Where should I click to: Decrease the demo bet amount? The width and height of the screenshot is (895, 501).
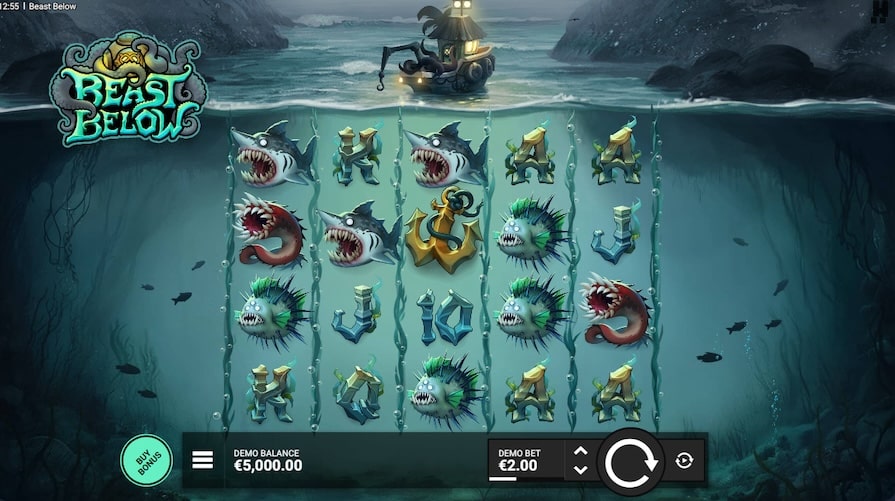pyautogui.click(x=580, y=469)
